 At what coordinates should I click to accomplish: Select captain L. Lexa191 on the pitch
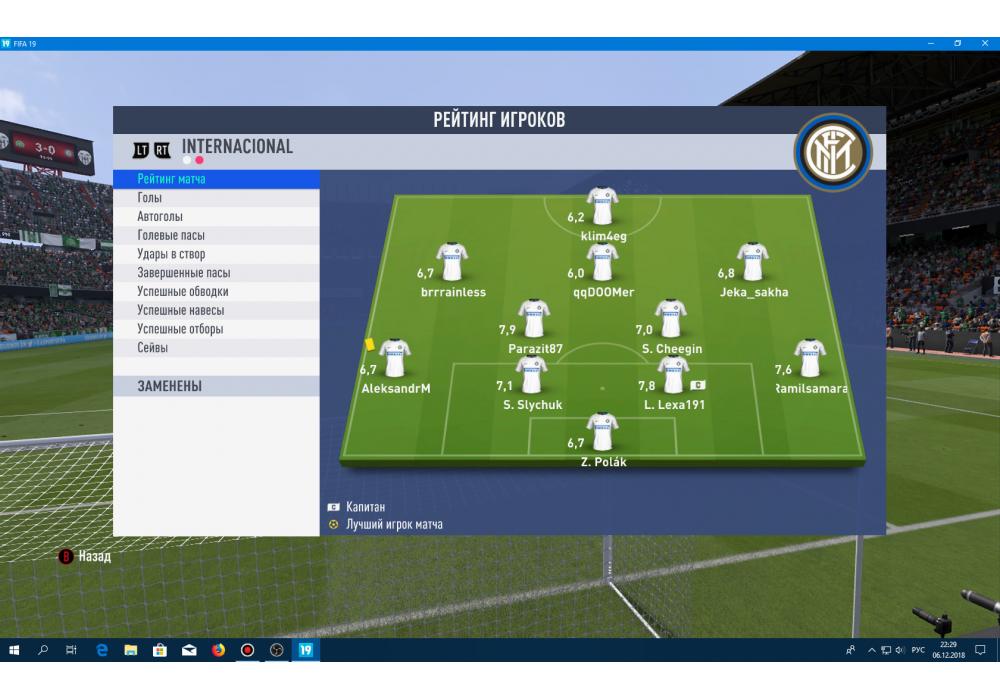[x=673, y=377]
